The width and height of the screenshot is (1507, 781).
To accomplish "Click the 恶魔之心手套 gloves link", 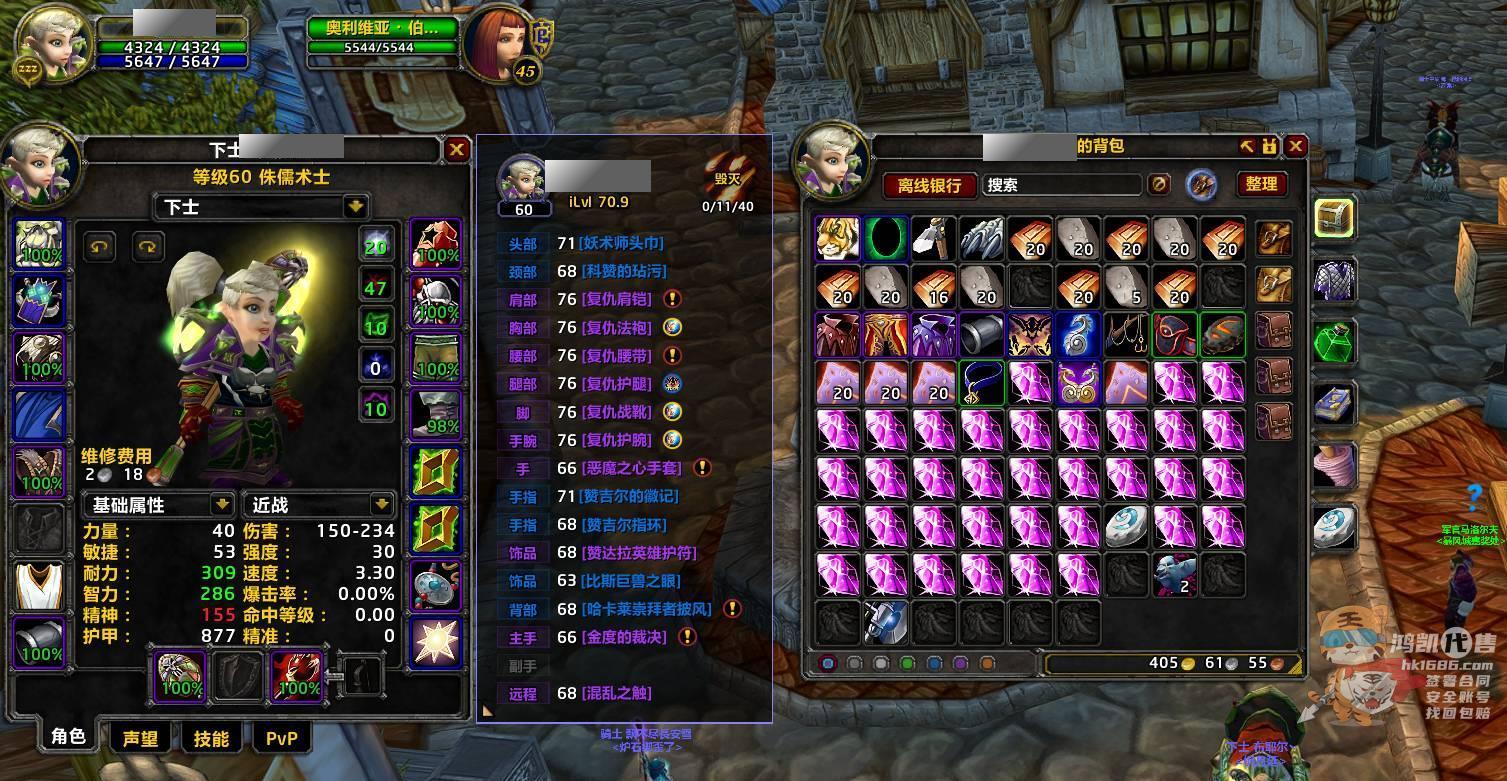I will point(635,468).
